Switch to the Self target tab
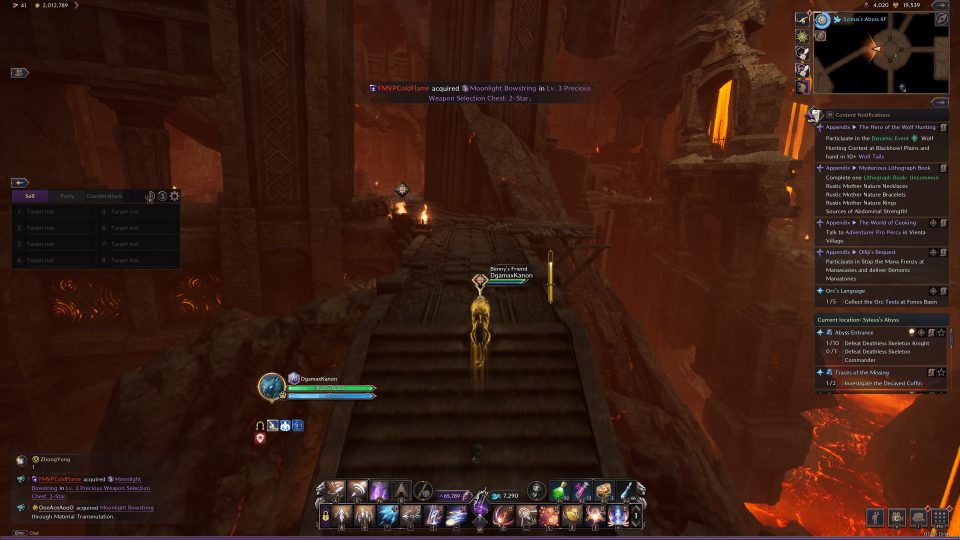The image size is (960, 540). [x=30, y=196]
